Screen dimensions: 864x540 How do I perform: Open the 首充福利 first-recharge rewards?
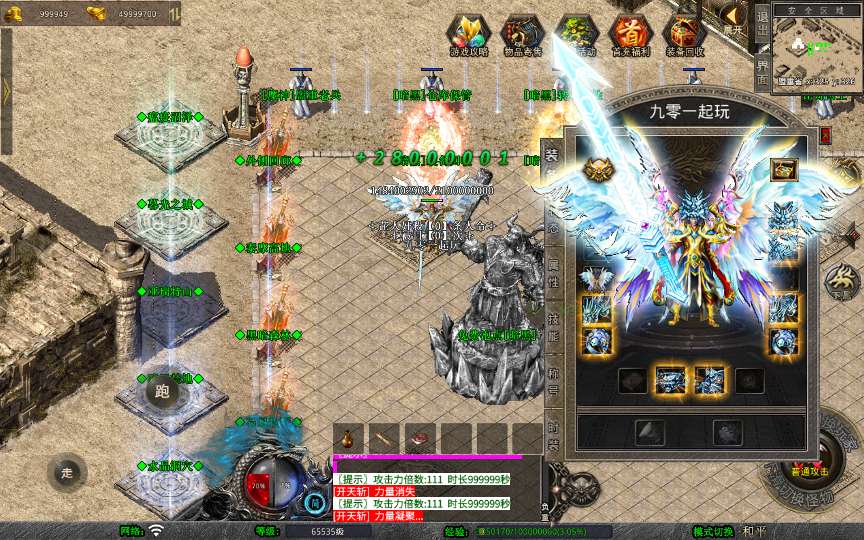(630, 35)
